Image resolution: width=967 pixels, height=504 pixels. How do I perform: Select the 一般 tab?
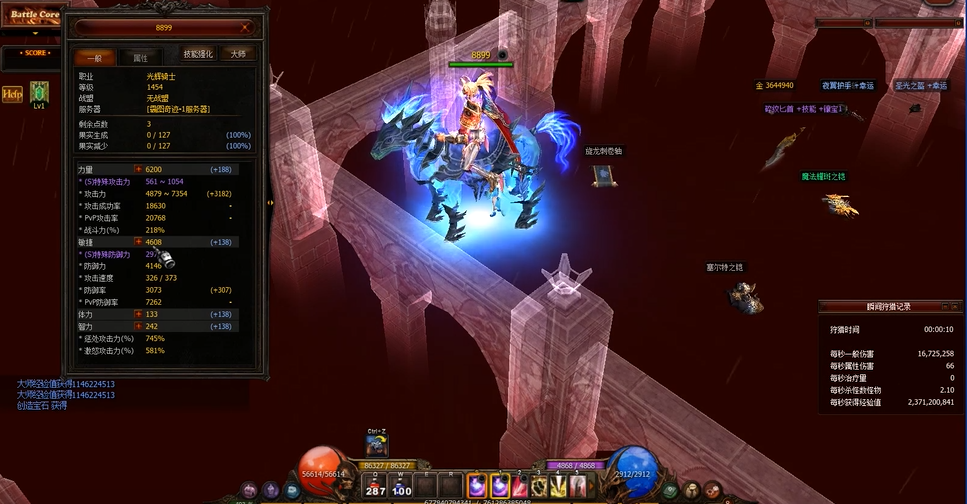point(95,58)
